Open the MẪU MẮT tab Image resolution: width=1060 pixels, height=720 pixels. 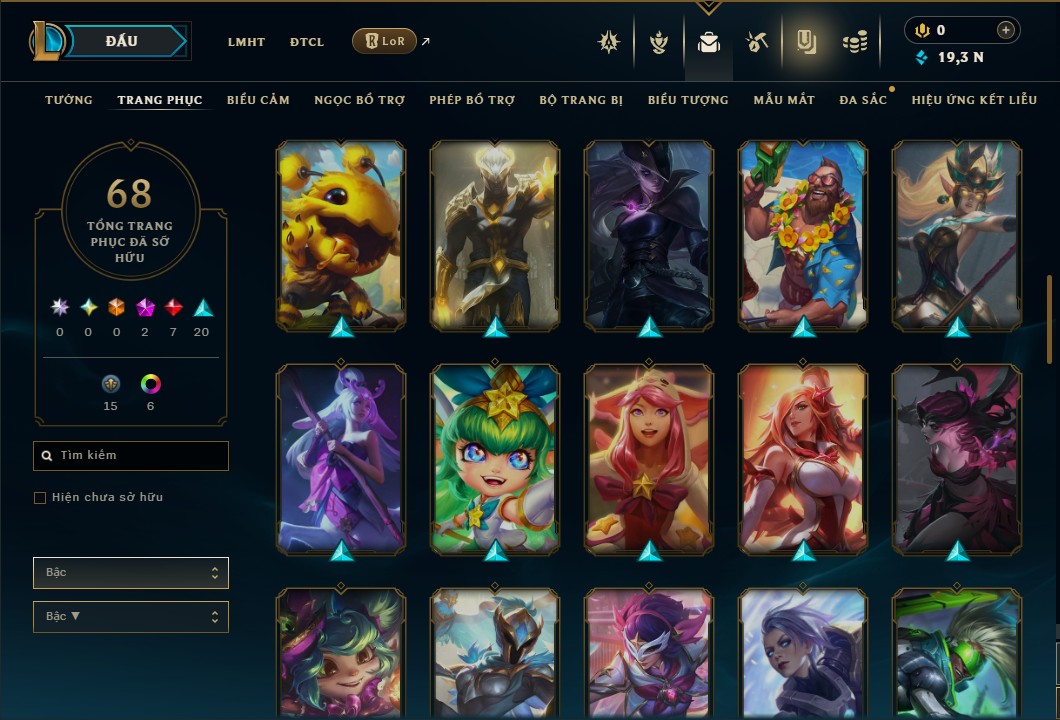click(784, 100)
